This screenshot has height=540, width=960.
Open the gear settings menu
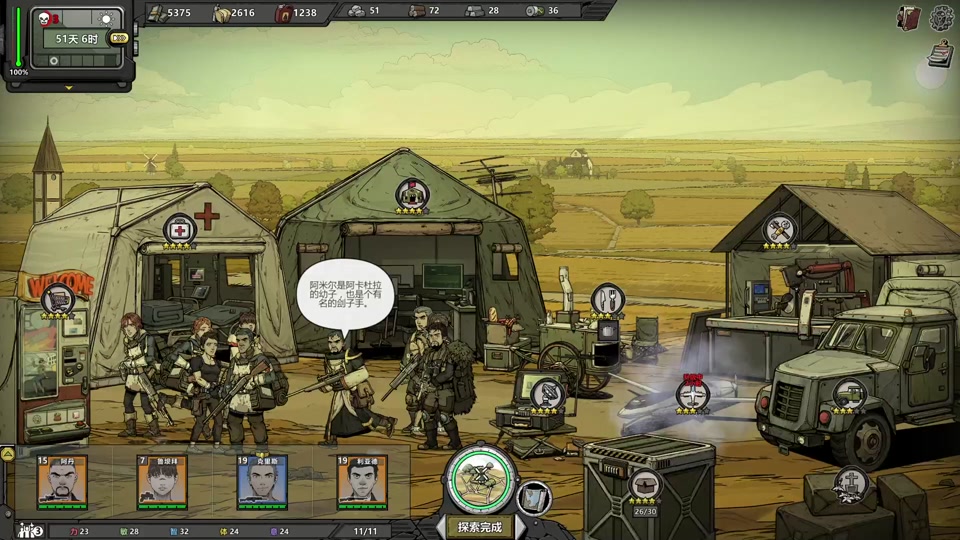pos(942,17)
